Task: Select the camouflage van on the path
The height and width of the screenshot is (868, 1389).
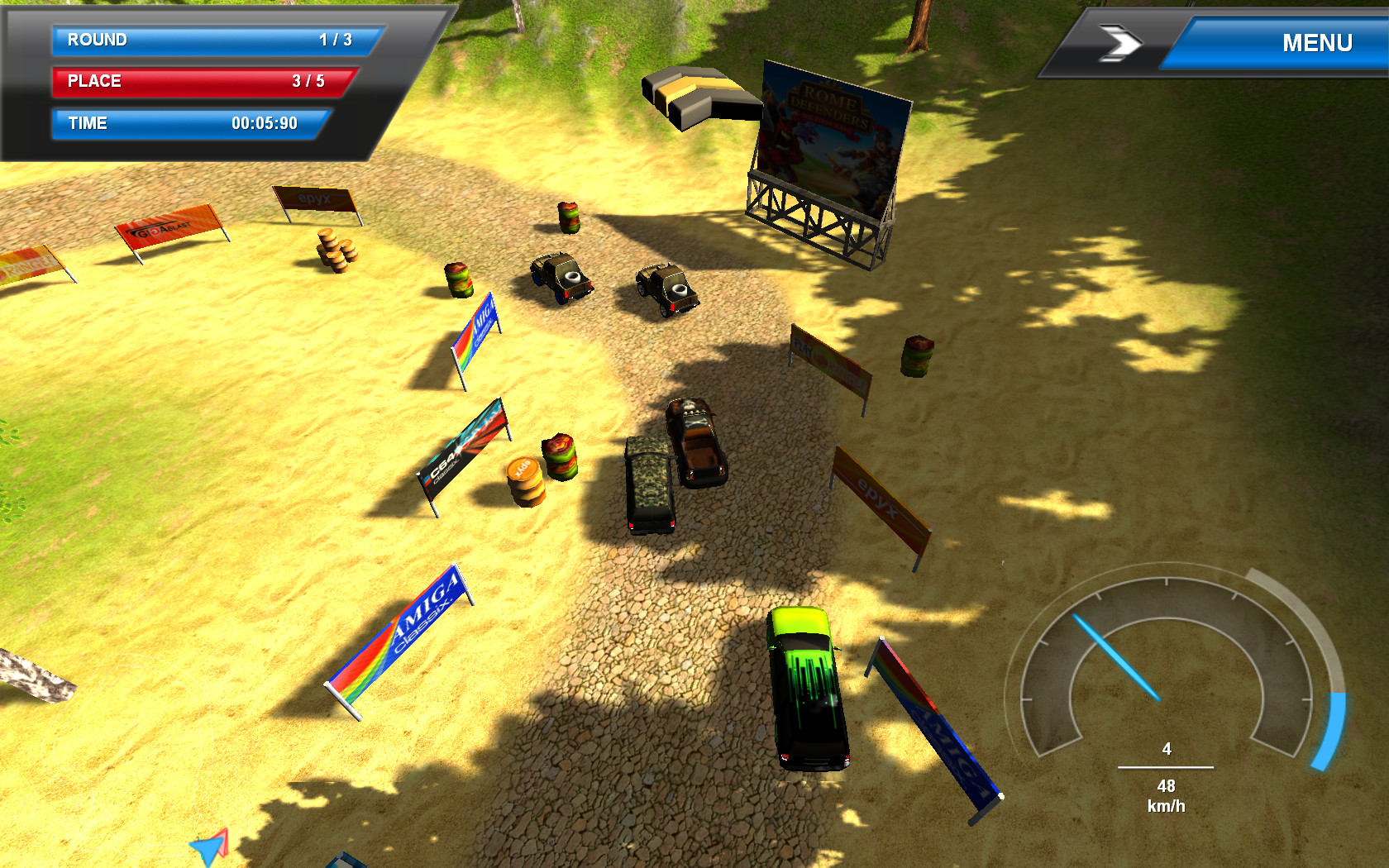Action: pyautogui.click(x=649, y=479)
